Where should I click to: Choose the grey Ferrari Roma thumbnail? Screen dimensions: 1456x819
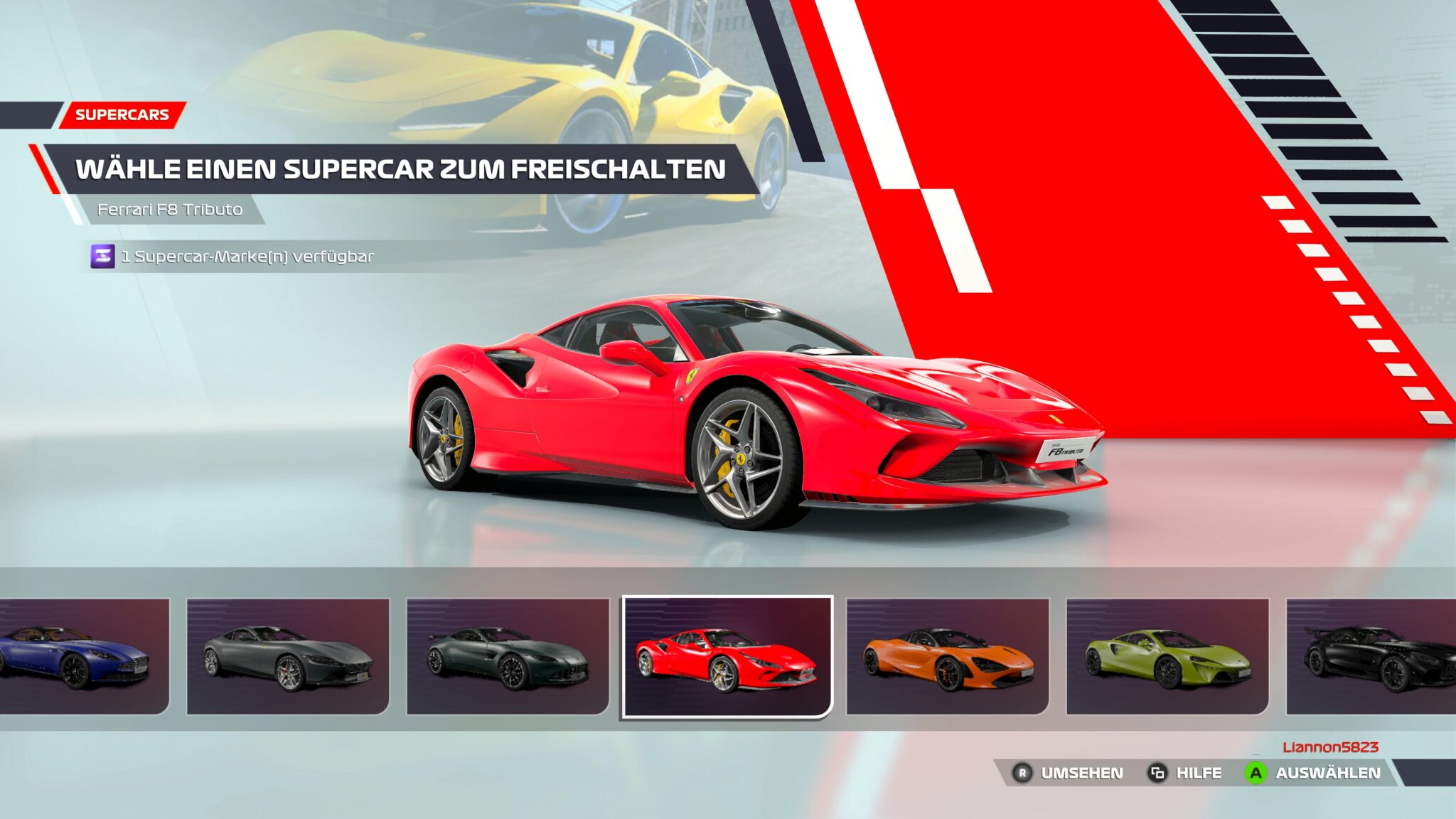coord(288,656)
